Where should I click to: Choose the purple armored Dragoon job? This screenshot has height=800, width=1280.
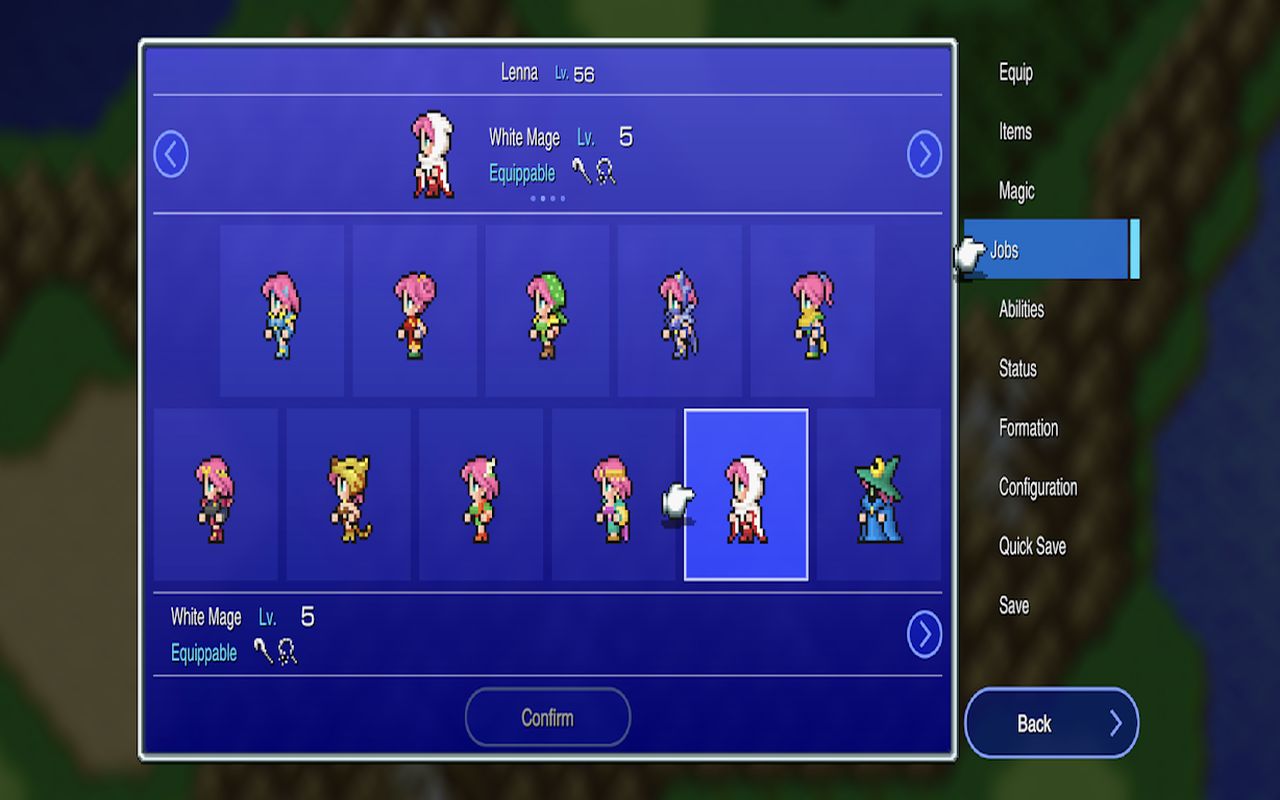[679, 311]
